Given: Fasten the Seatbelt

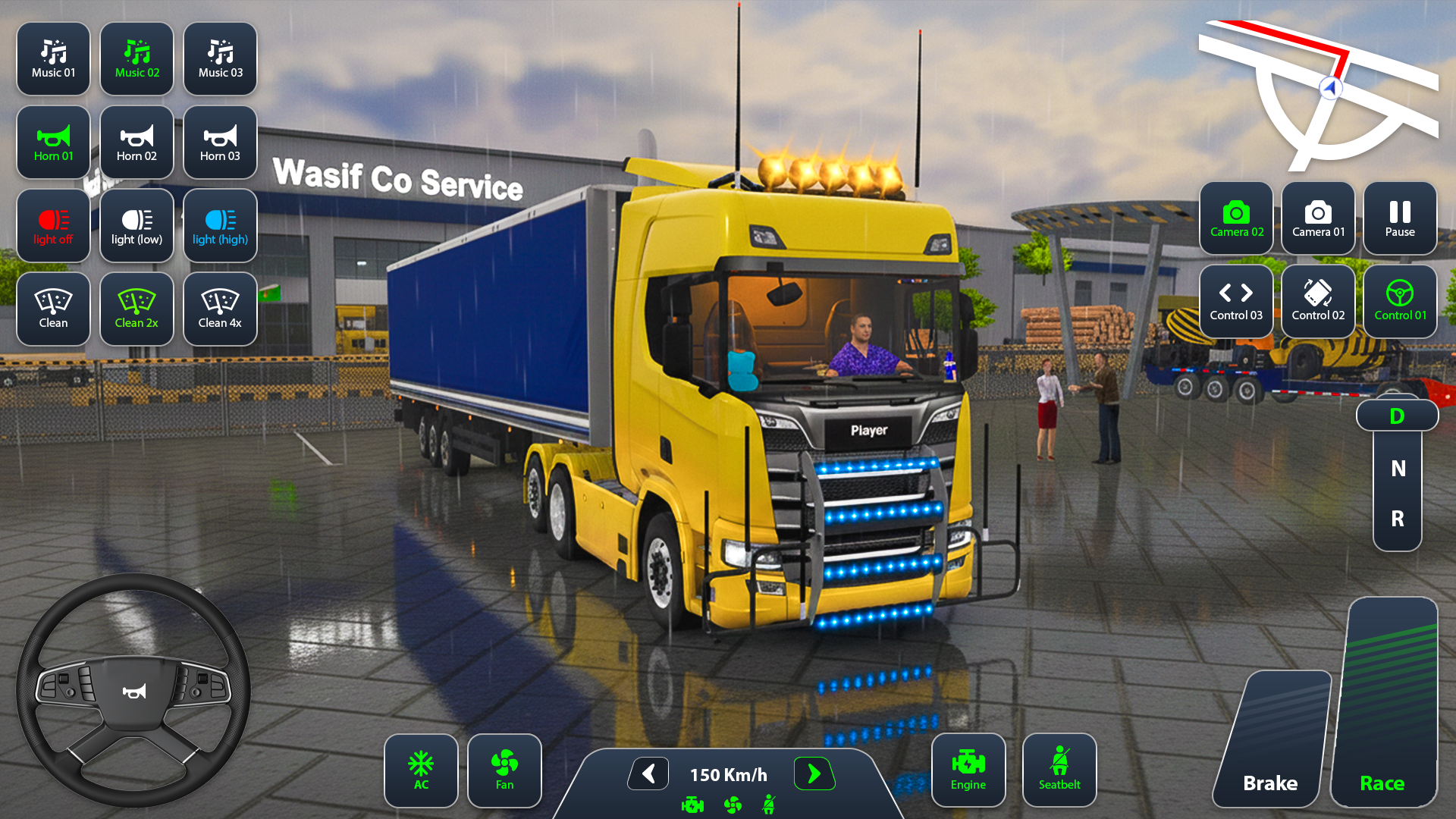Looking at the screenshot, I should [1059, 769].
